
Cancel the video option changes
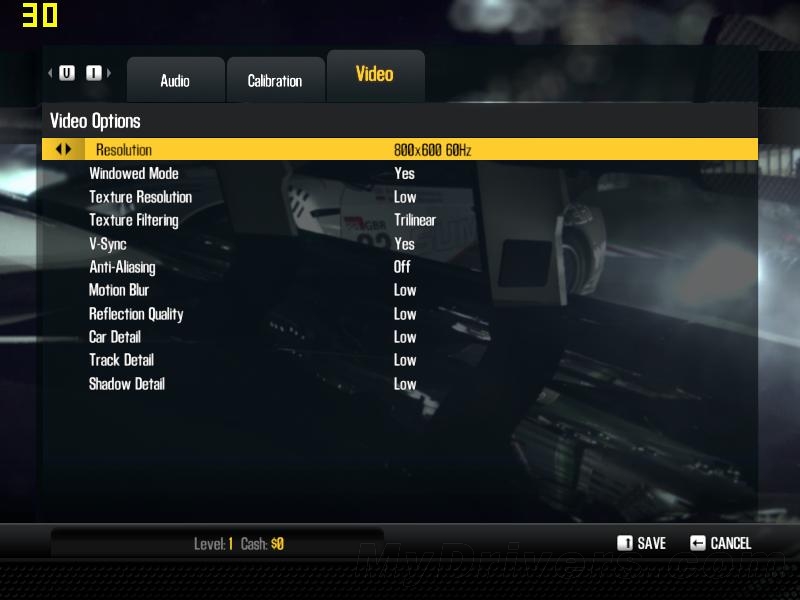[720, 543]
